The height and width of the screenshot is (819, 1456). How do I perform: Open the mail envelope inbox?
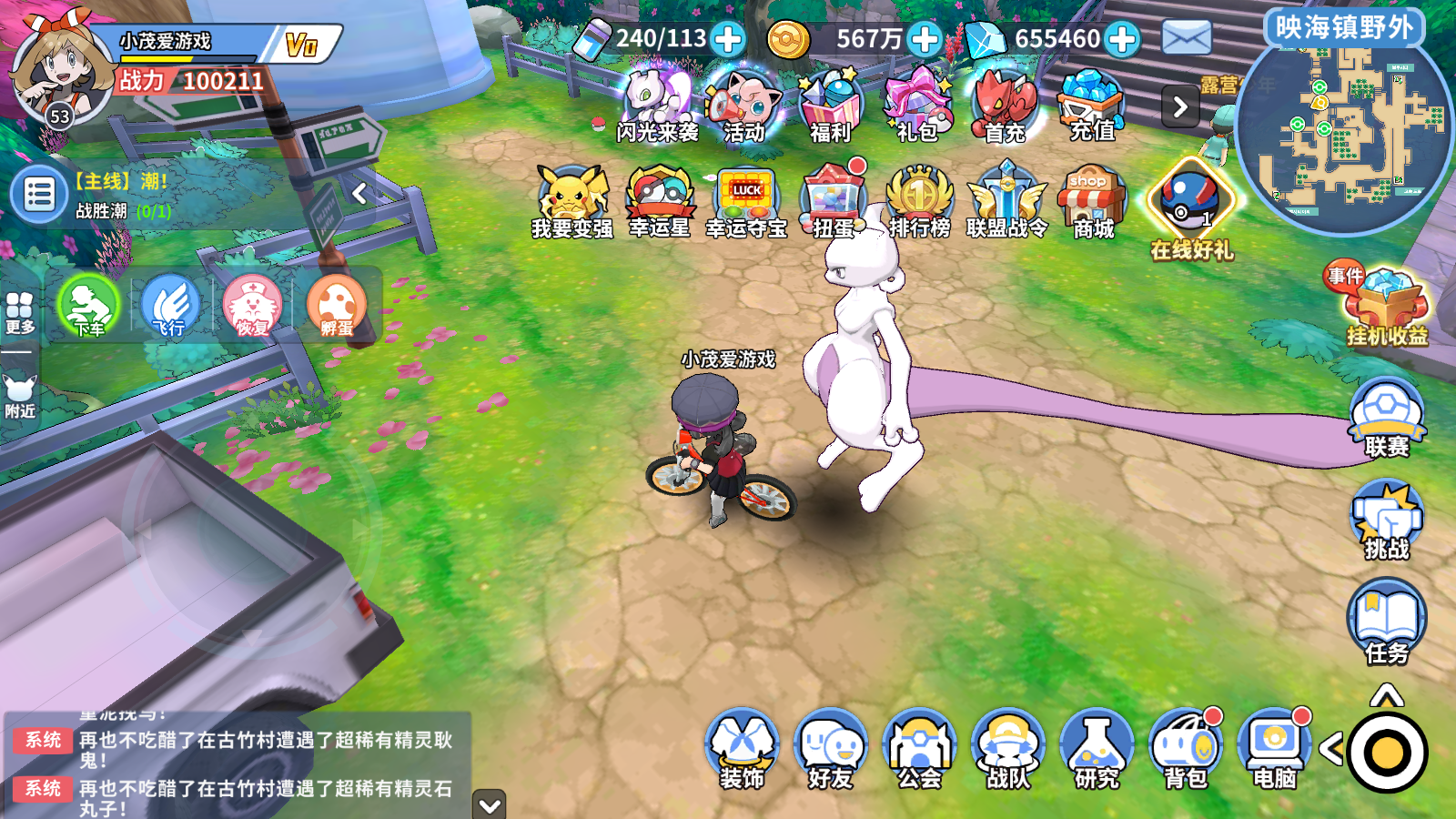click(1187, 38)
